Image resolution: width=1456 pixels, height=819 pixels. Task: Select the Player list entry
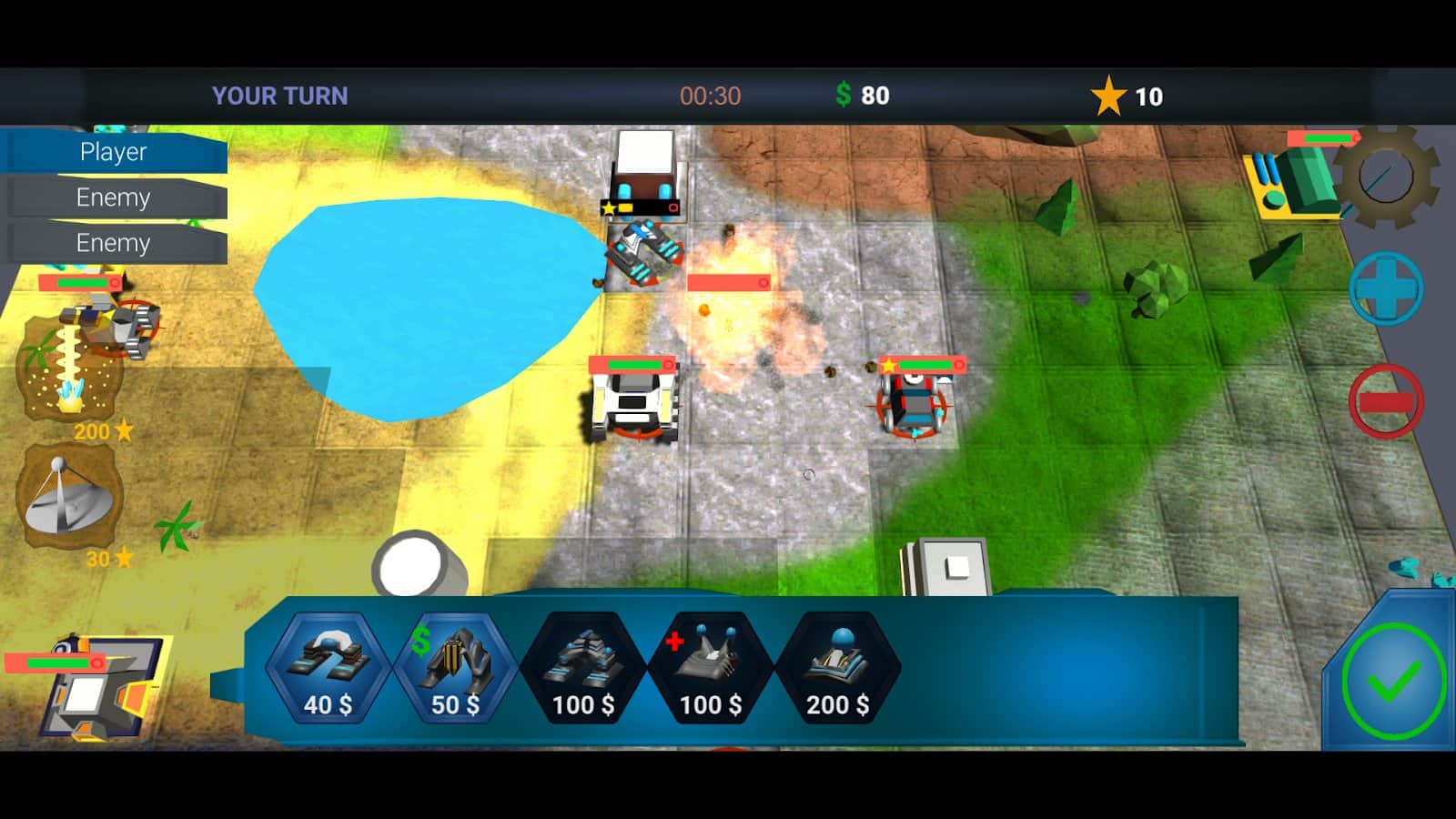[x=114, y=152]
